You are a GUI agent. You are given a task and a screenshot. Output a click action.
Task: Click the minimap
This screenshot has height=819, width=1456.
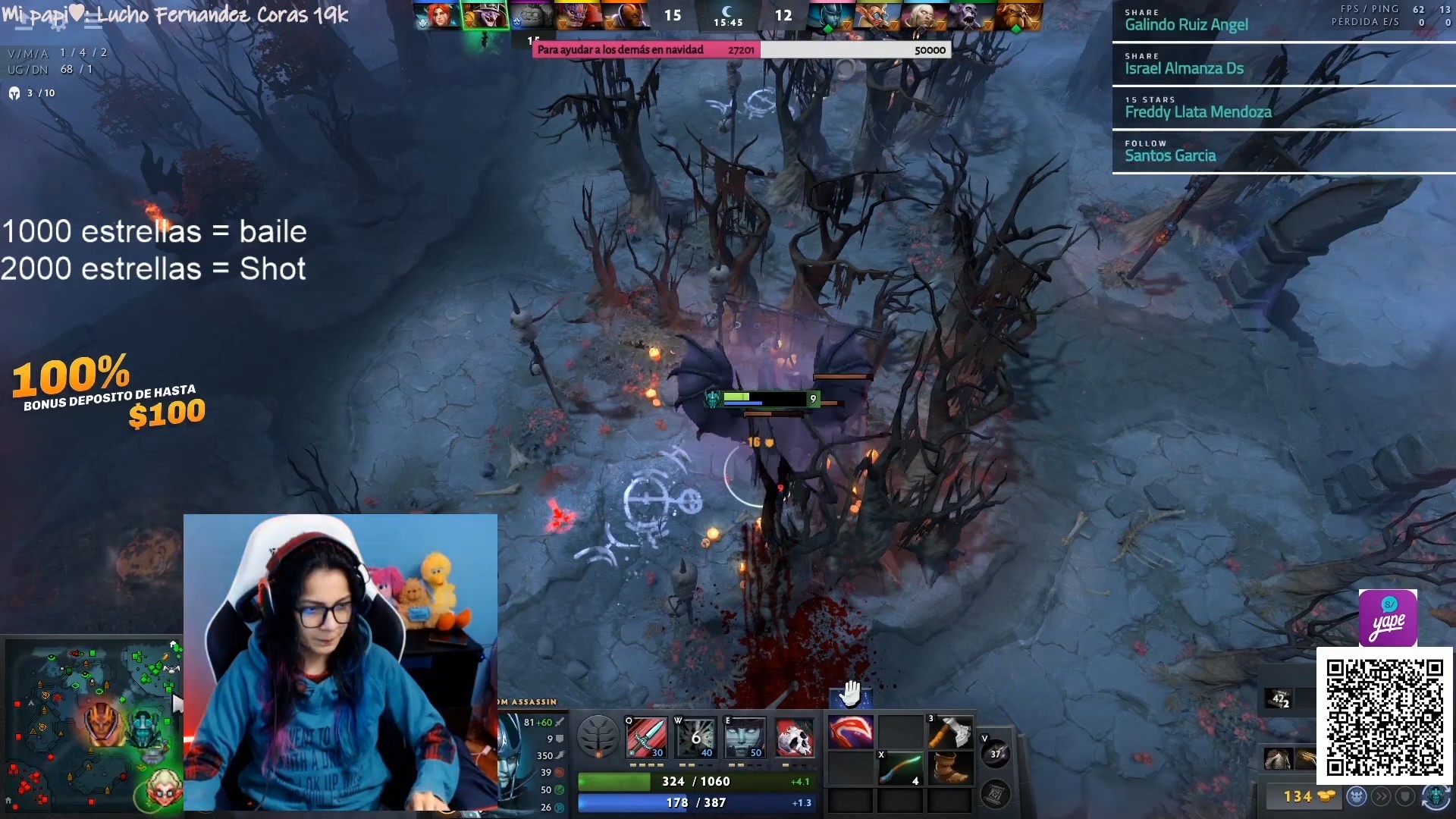click(91, 724)
